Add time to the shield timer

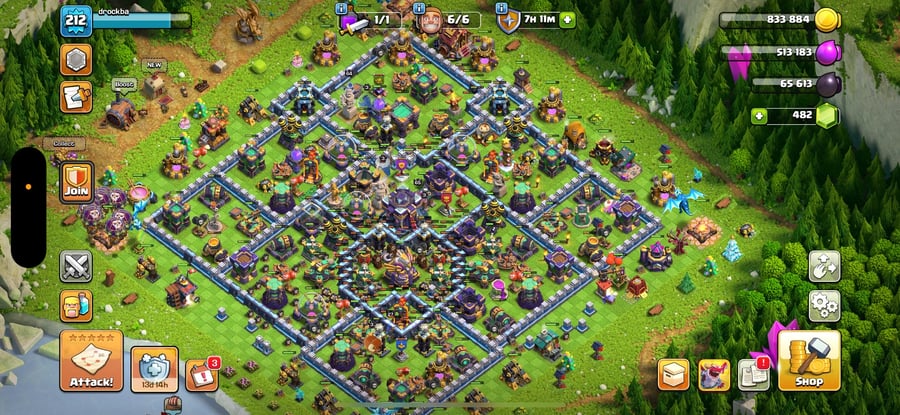(568, 19)
